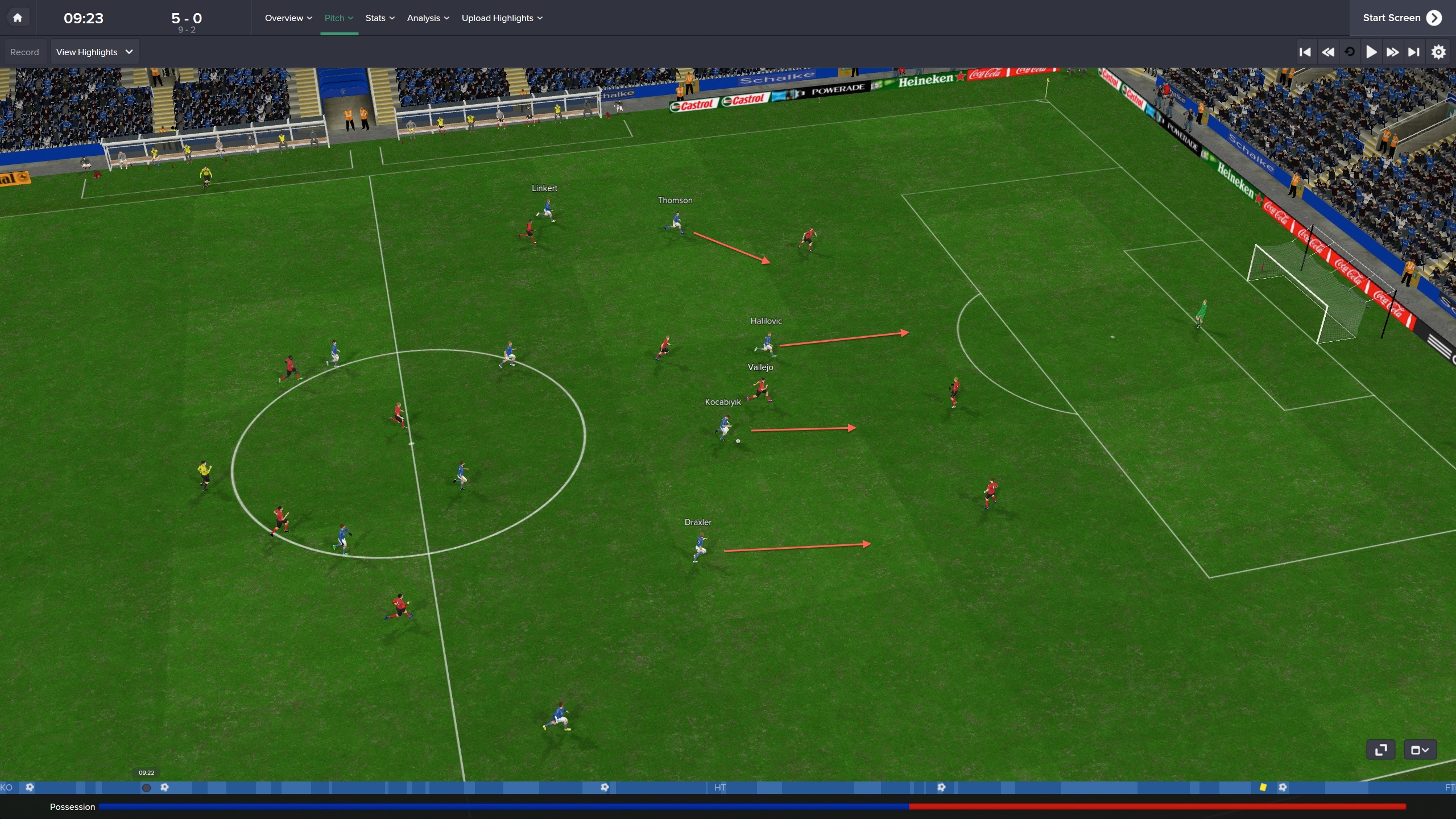
Task: Open the Stats dropdown
Action: click(379, 18)
